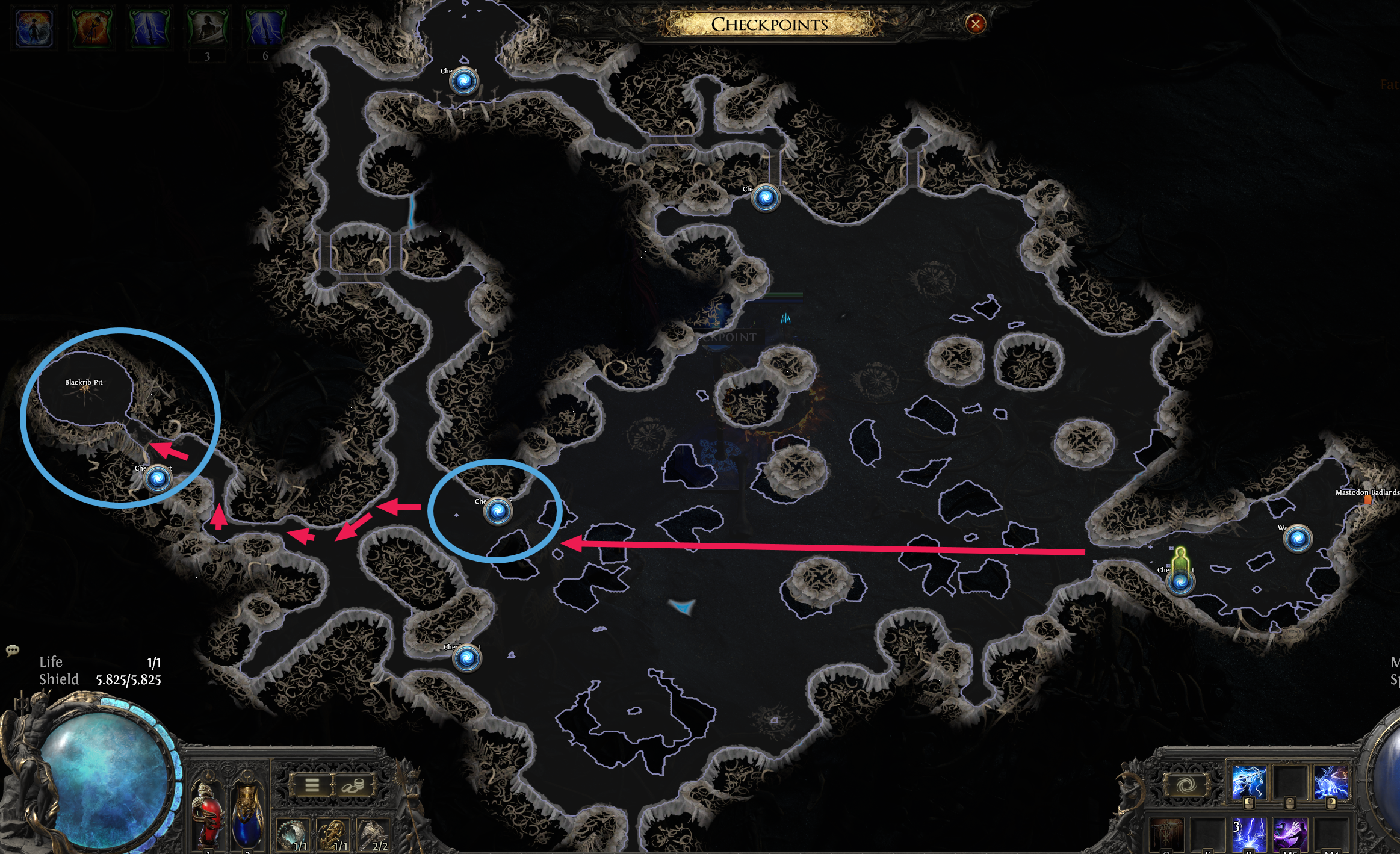Activate the lightning stag skill
The width and height of the screenshot is (1400, 854).
1330,782
